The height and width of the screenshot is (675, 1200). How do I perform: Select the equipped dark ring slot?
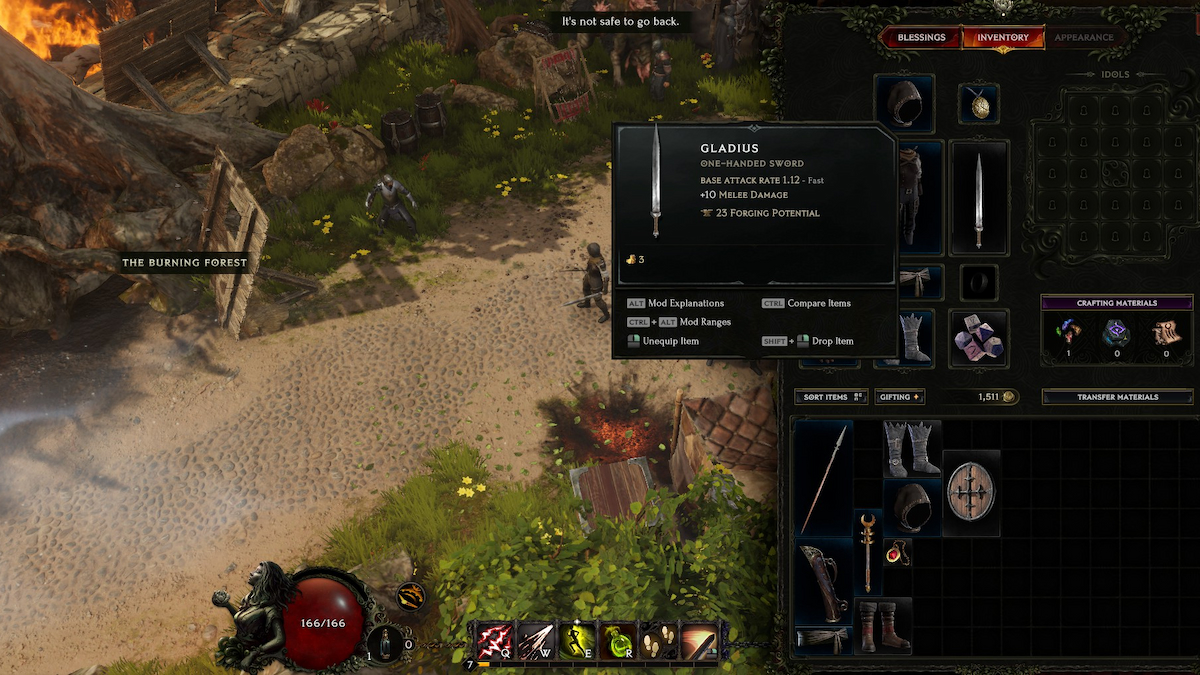(x=979, y=282)
